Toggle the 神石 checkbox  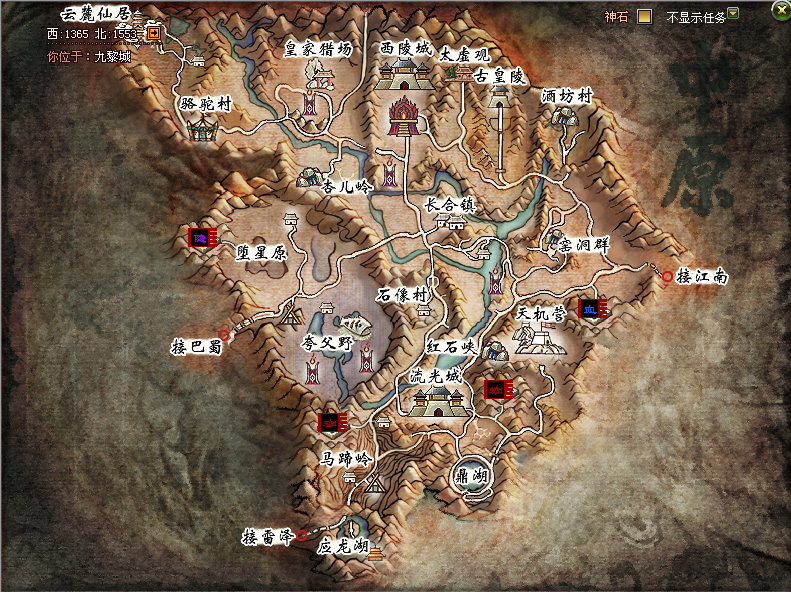tap(645, 16)
